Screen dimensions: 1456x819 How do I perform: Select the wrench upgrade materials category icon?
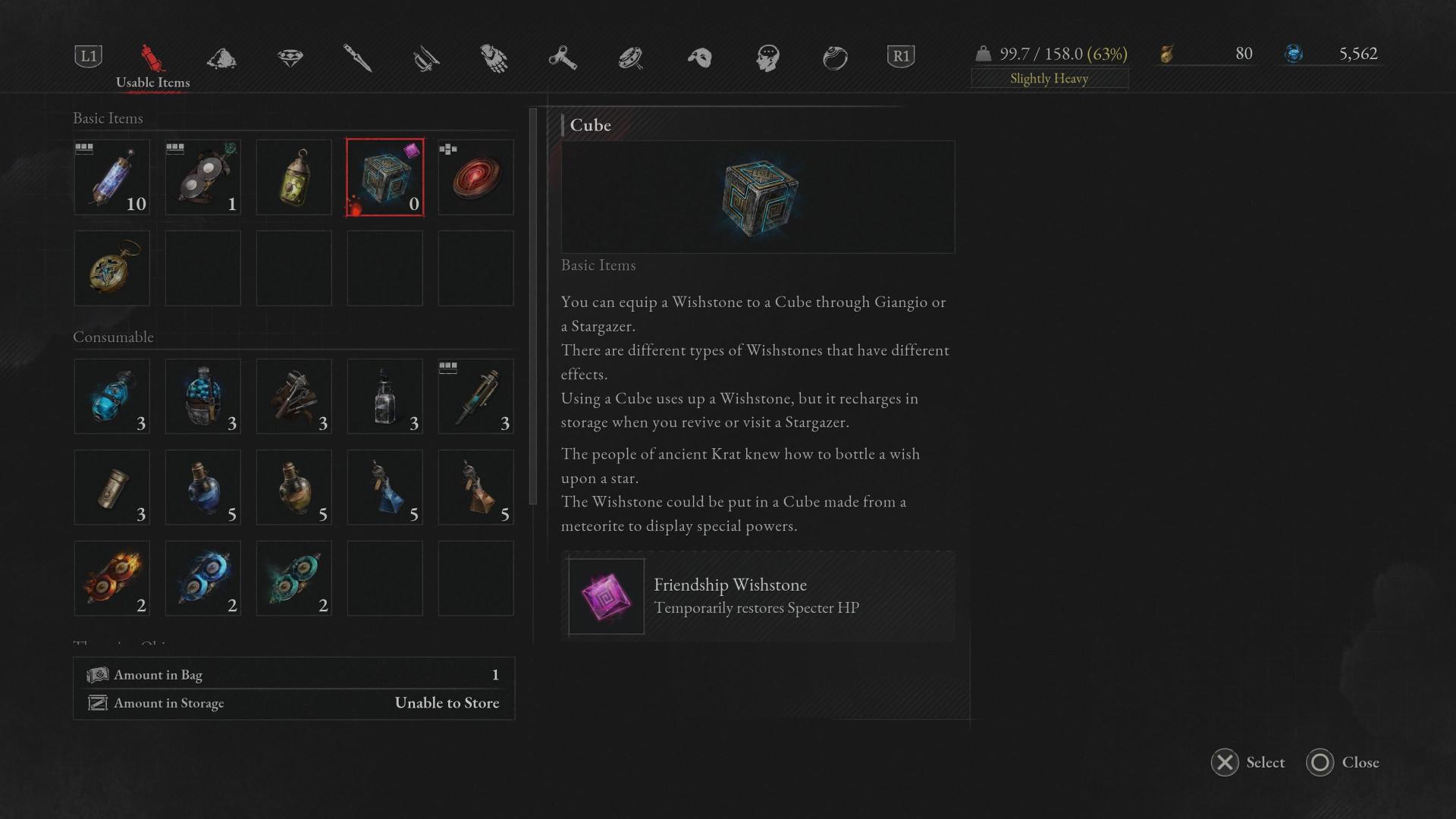click(x=563, y=58)
